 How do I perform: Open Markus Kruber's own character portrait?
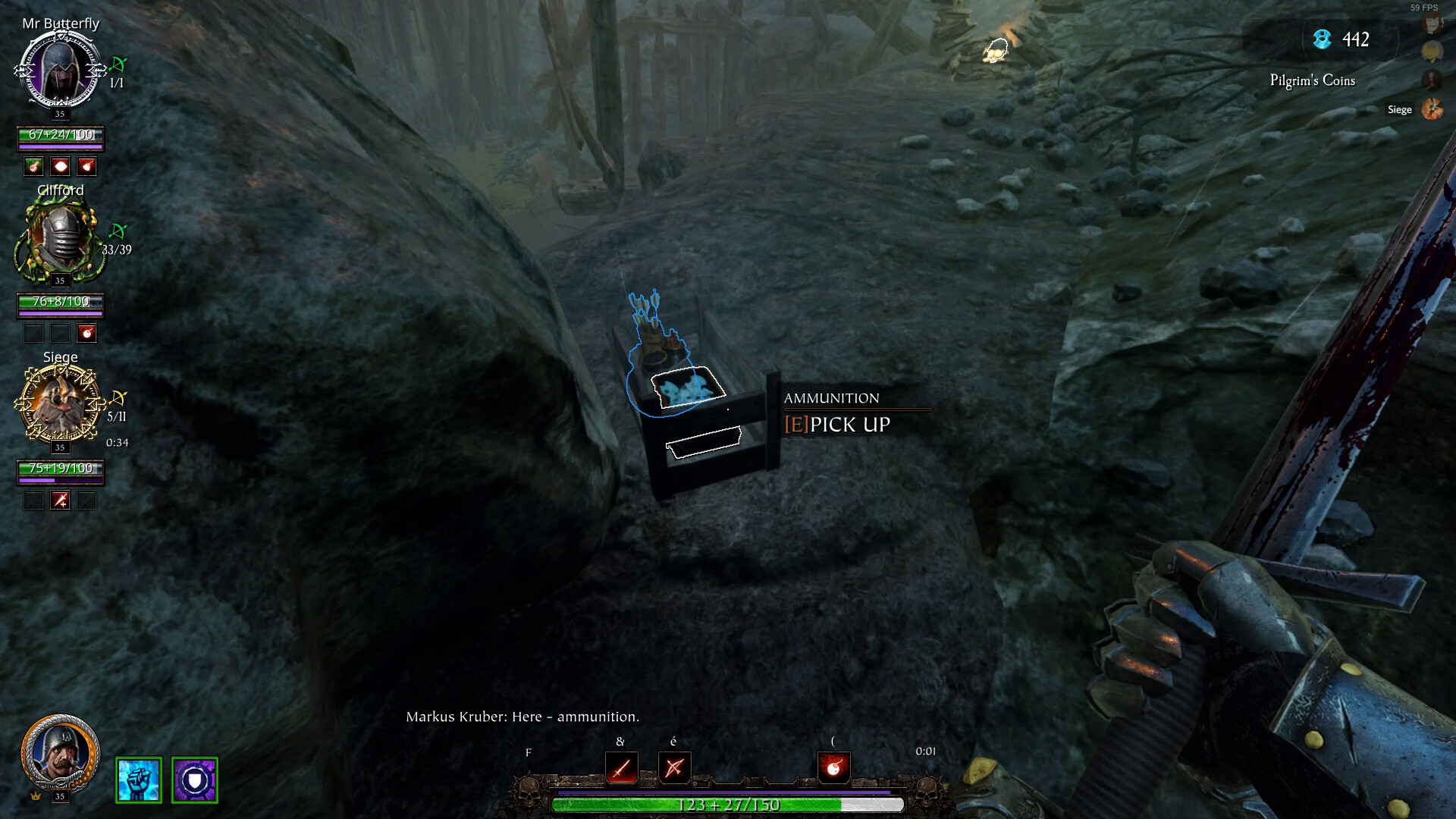[x=60, y=752]
